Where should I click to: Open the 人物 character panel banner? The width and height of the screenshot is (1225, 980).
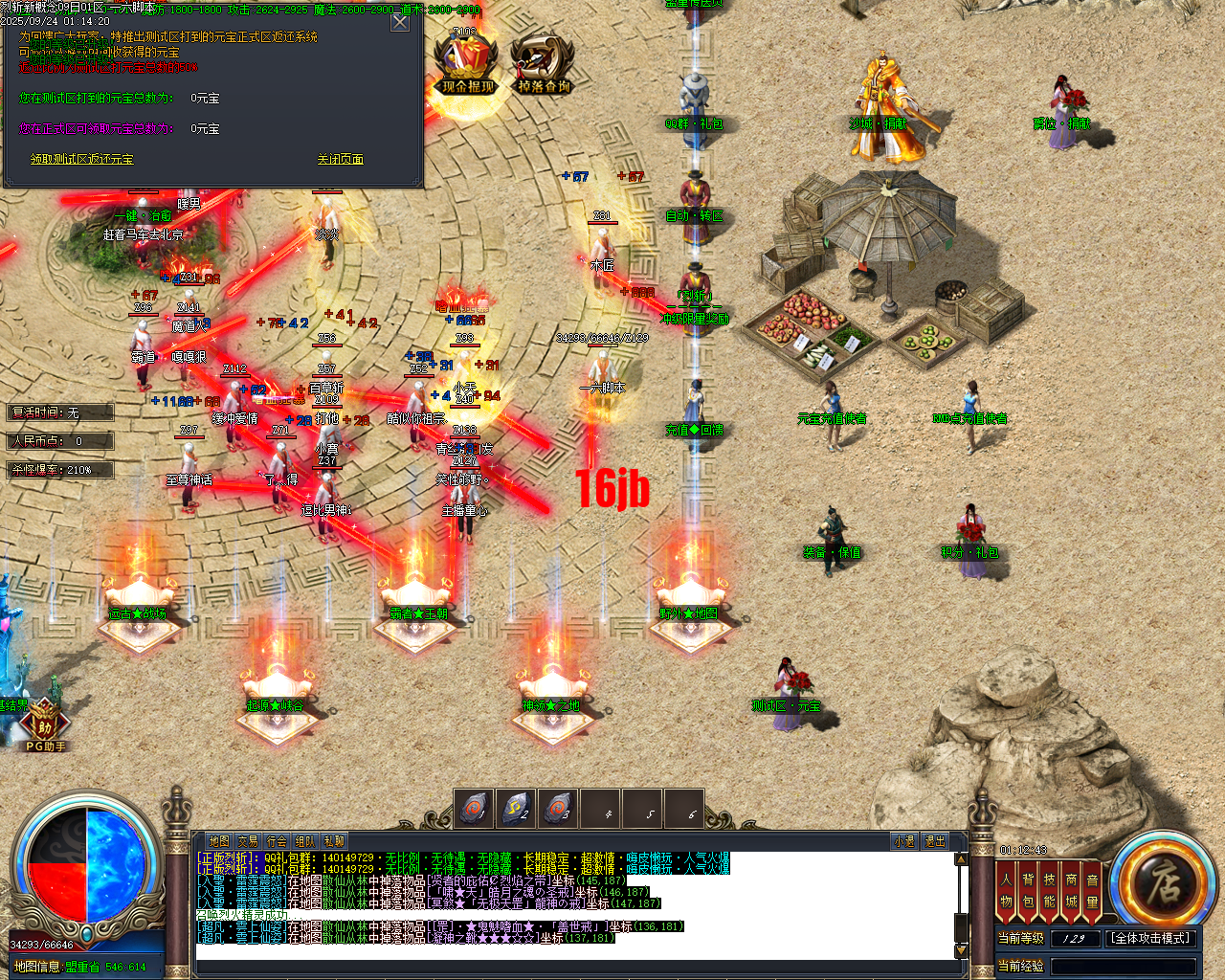(x=1007, y=889)
